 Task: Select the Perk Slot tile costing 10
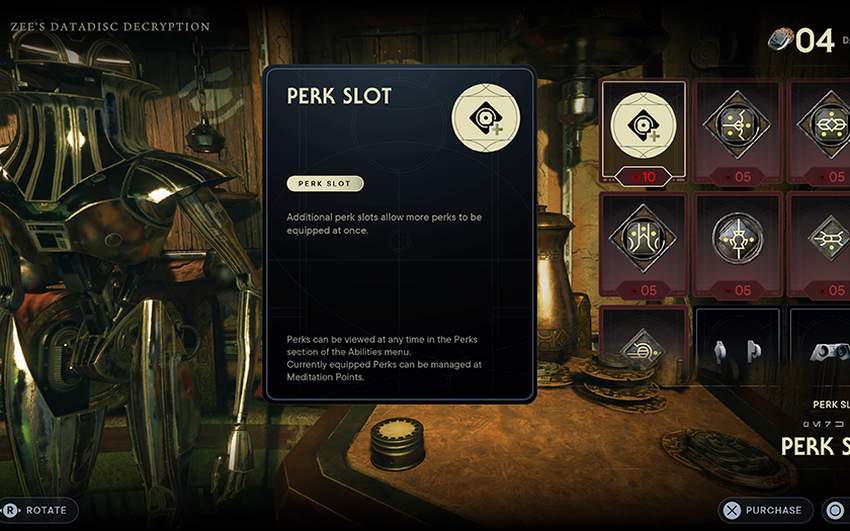click(x=643, y=128)
